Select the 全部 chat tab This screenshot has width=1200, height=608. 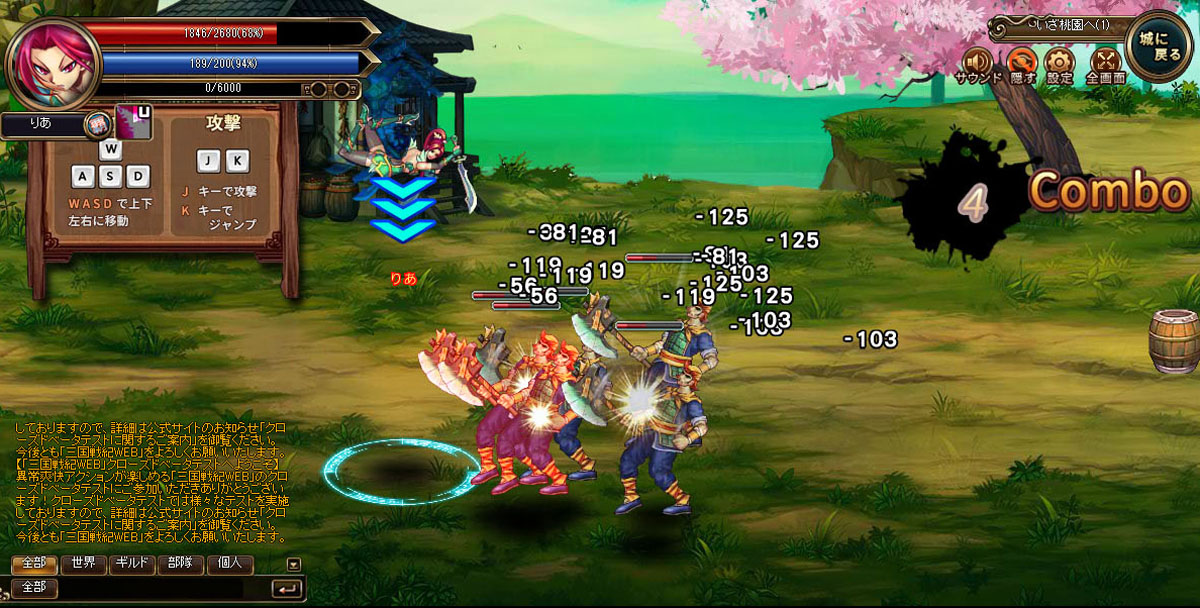pyautogui.click(x=33, y=563)
